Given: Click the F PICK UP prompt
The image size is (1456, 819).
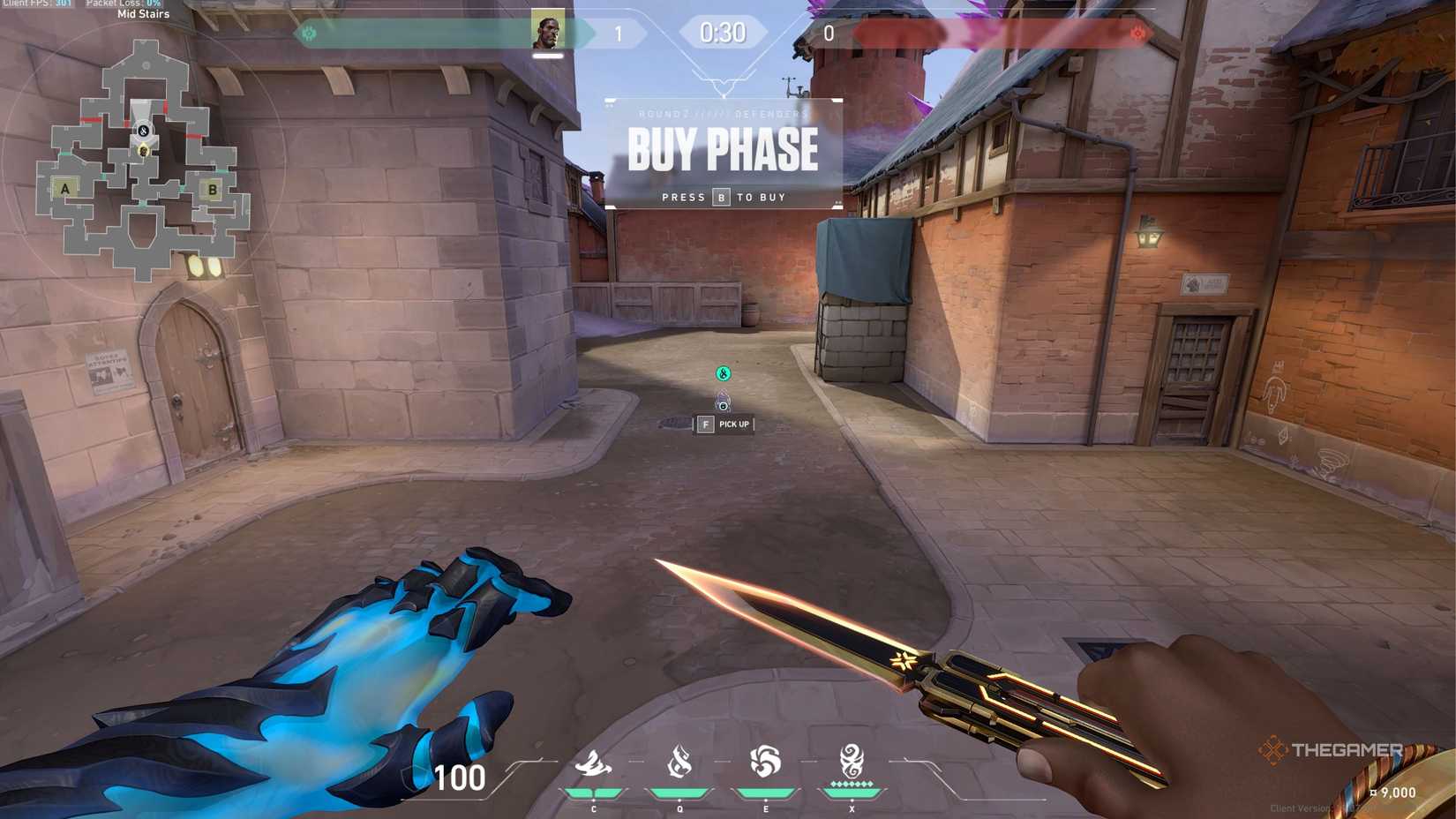Looking at the screenshot, I should 724,425.
